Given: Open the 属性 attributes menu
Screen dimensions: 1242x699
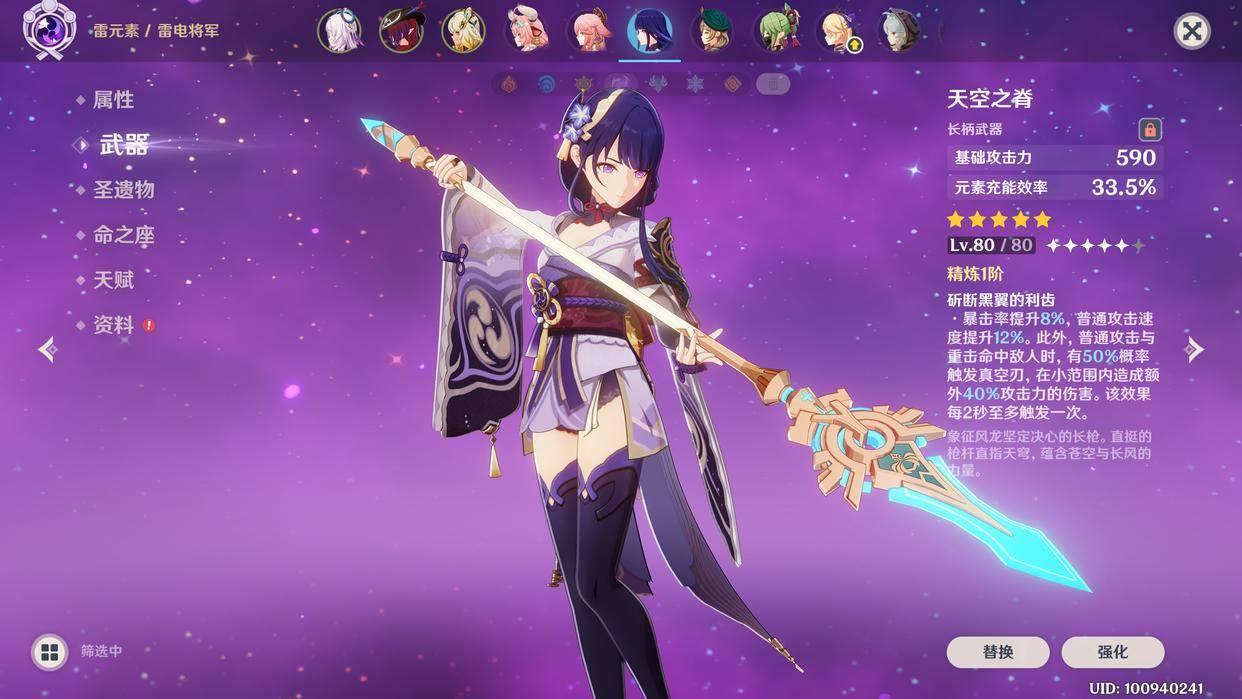Looking at the screenshot, I should click(x=113, y=100).
